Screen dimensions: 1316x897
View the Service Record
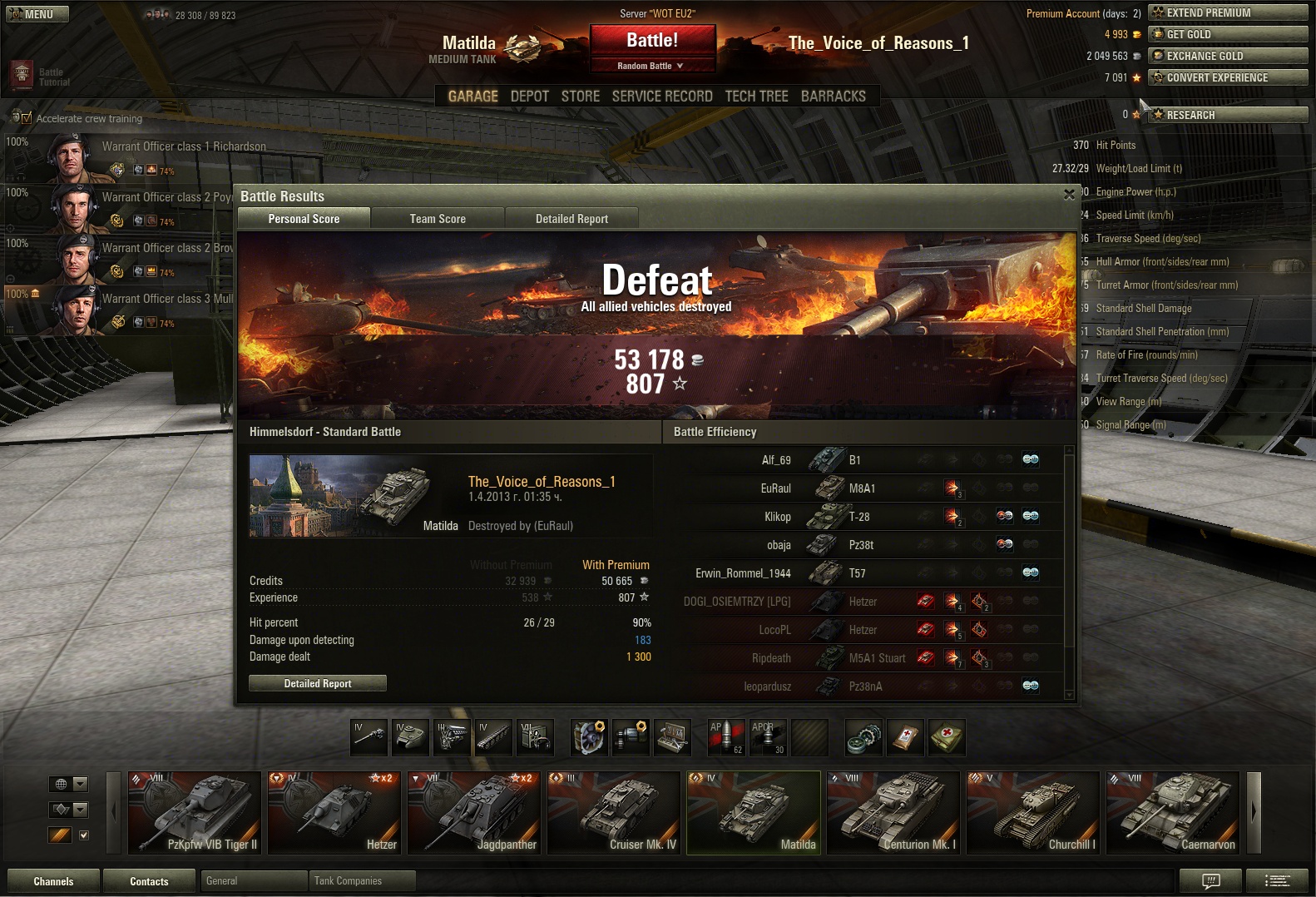662,97
